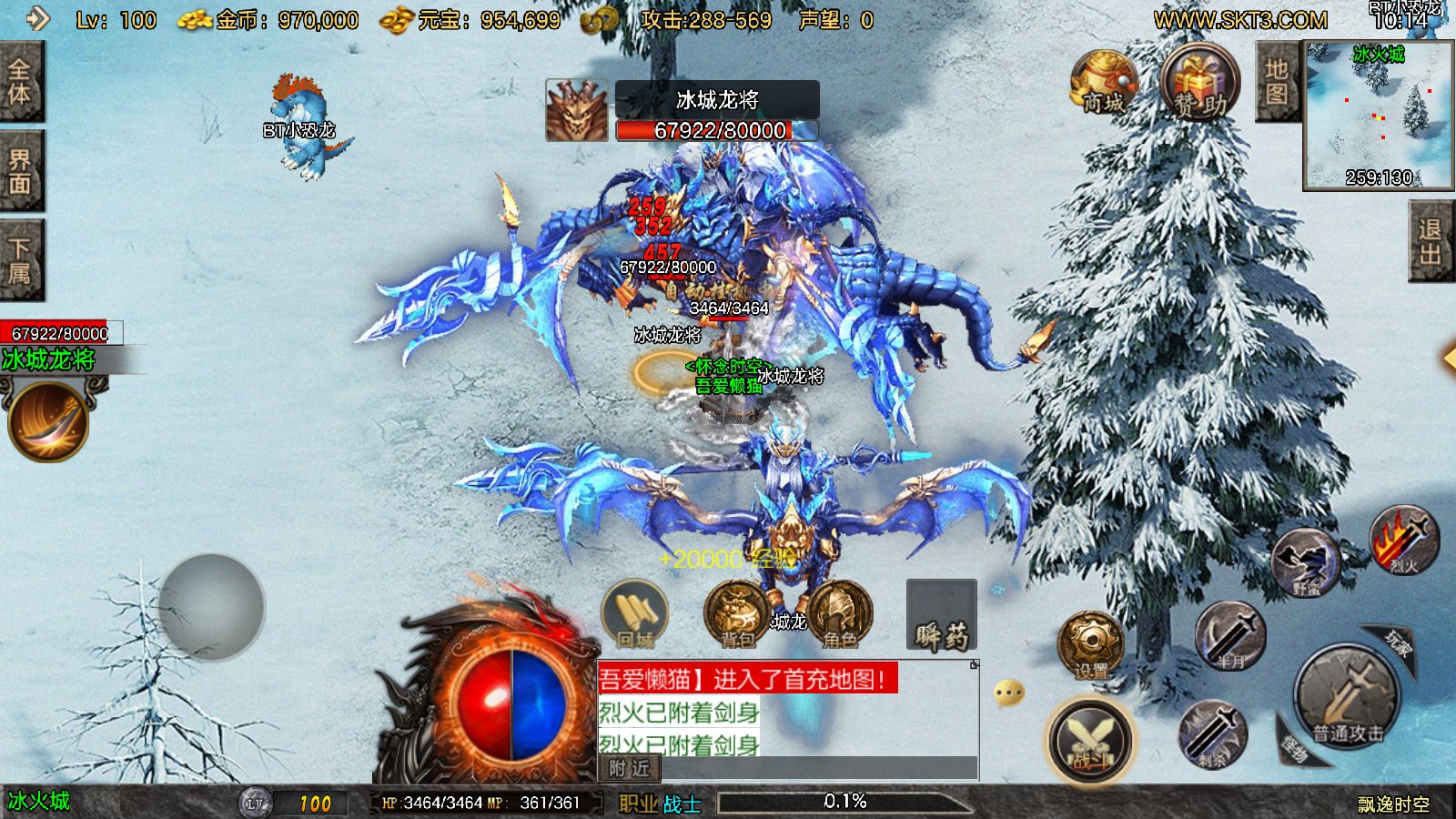This screenshot has height=819, width=1456.
Task: Click the 退出 exit button
Action: pyautogui.click(x=1430, y=241)
